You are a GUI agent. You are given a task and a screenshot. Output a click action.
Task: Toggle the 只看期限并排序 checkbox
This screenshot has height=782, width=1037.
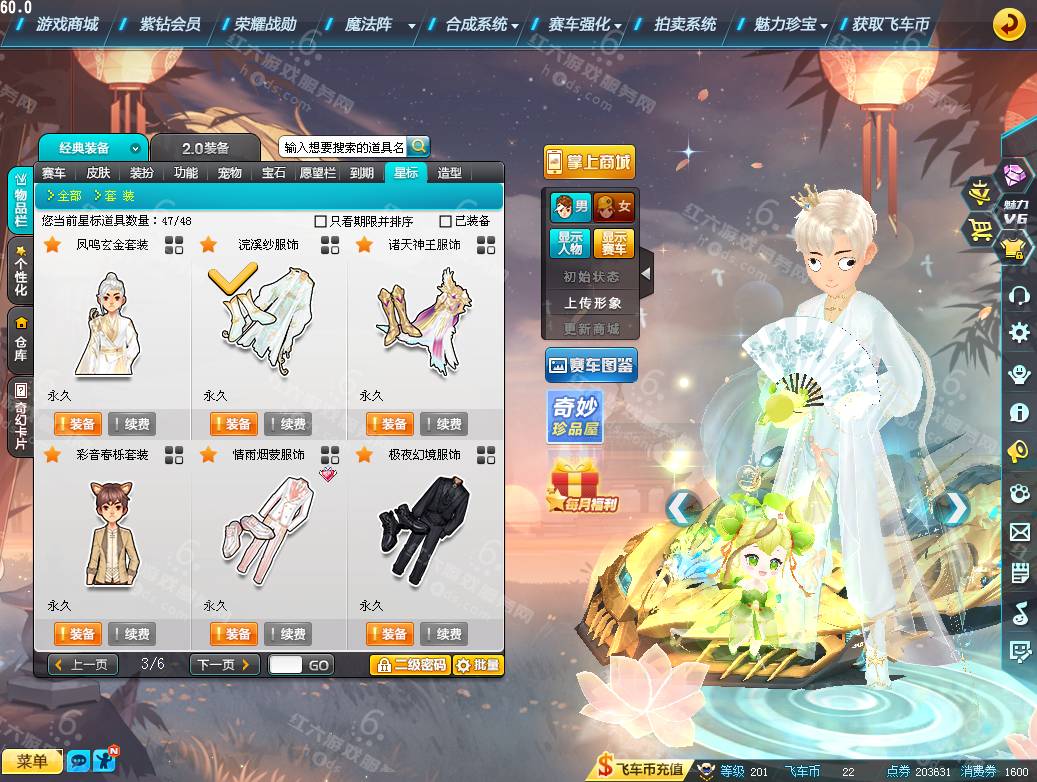(321, 221)
